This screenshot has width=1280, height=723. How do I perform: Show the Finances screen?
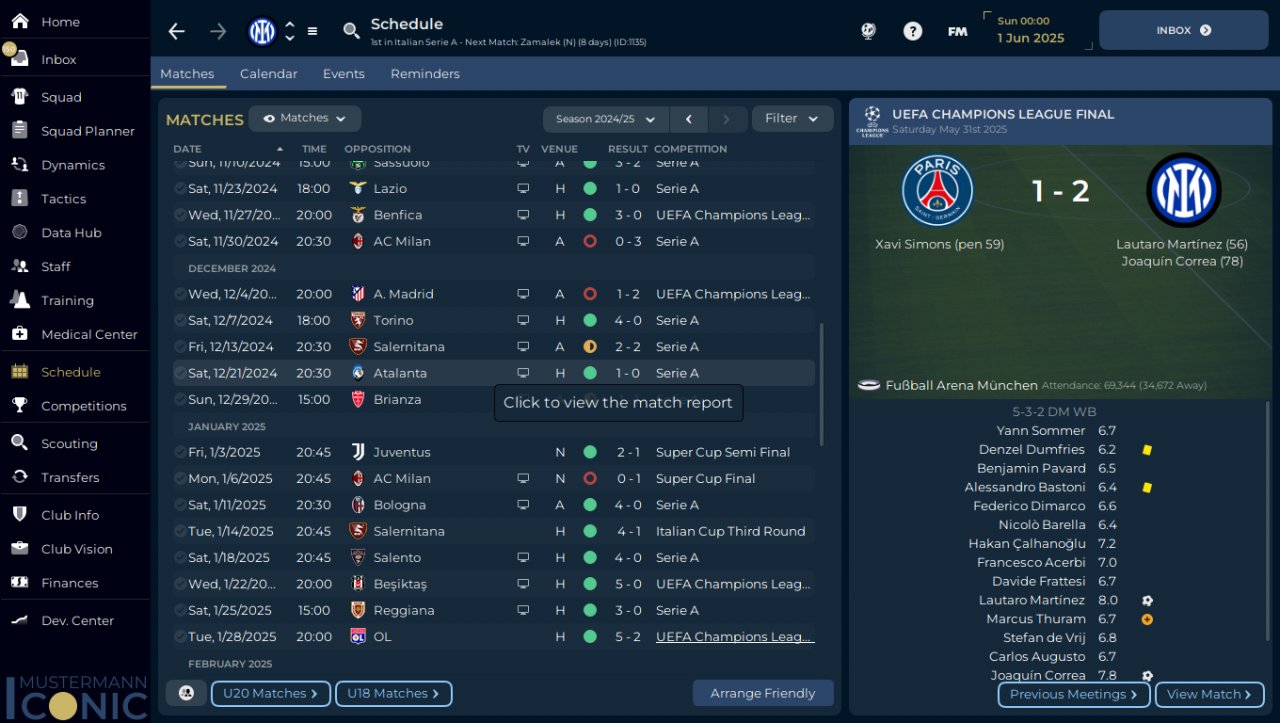click(x=69, y=583)
